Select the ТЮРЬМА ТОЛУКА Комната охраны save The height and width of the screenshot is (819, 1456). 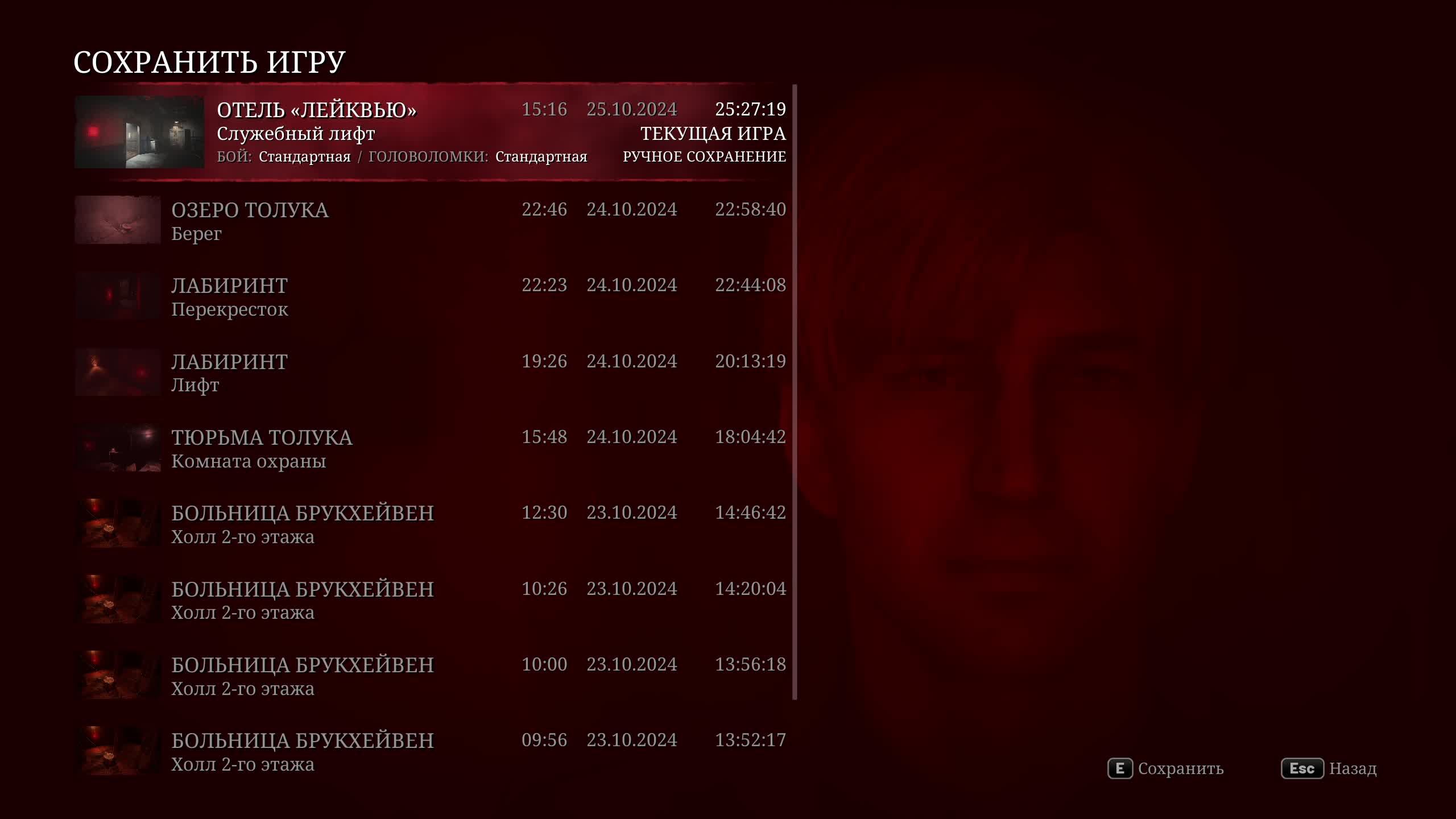coord(398,448)
